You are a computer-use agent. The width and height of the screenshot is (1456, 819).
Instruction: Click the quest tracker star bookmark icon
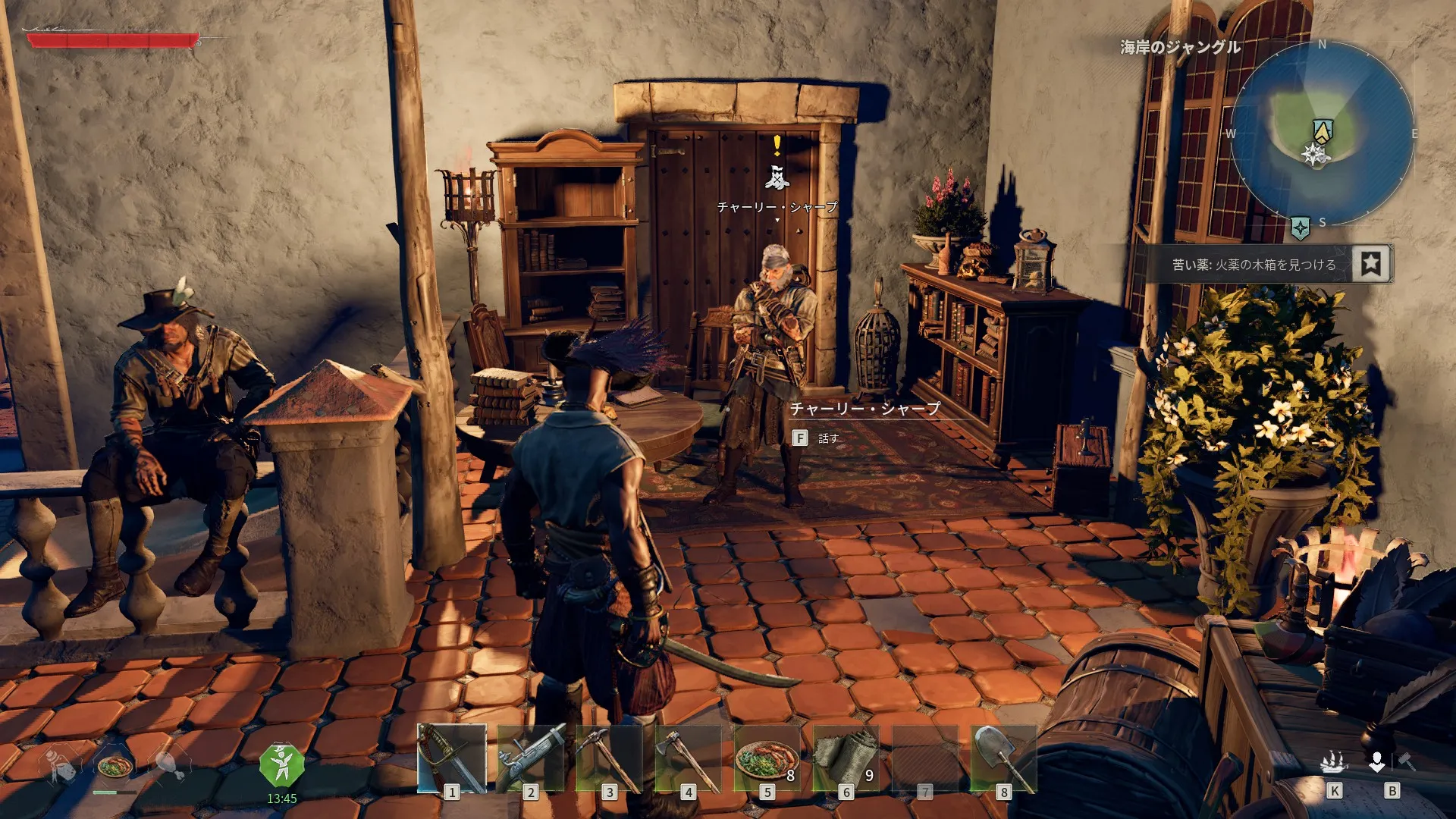(x=1370, y=264)
